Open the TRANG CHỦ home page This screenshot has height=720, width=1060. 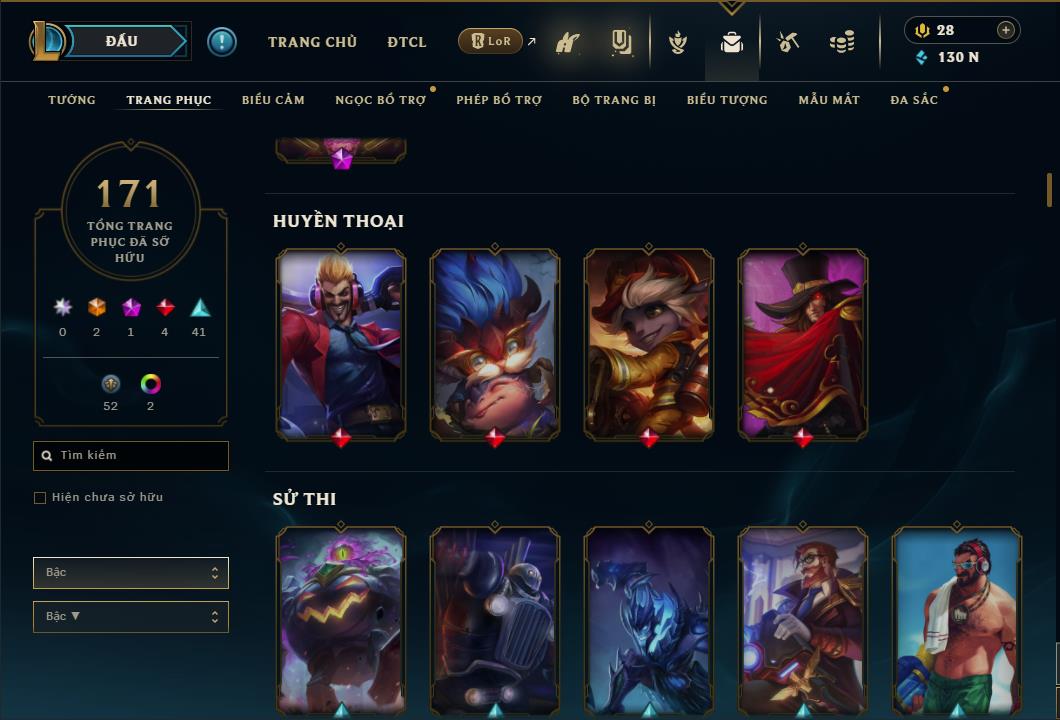312,42
